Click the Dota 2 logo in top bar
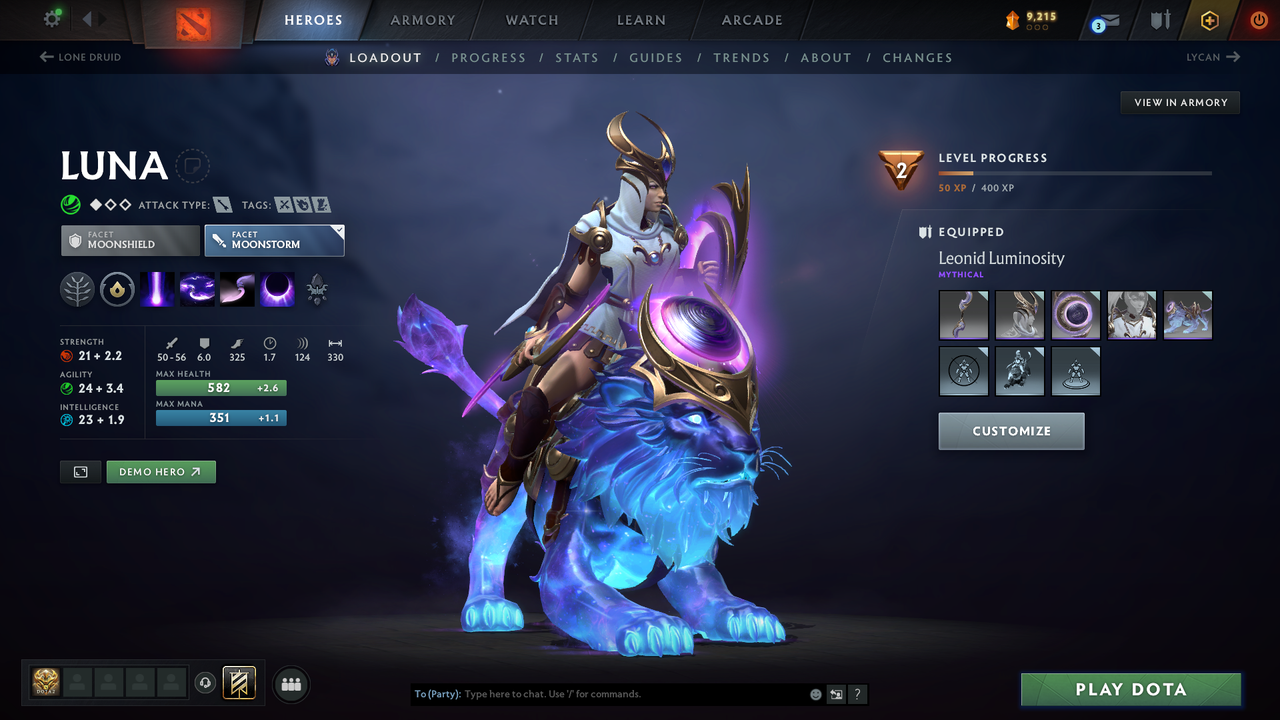Viewport: 1280px width, 720px height. [x=194, y=22]
